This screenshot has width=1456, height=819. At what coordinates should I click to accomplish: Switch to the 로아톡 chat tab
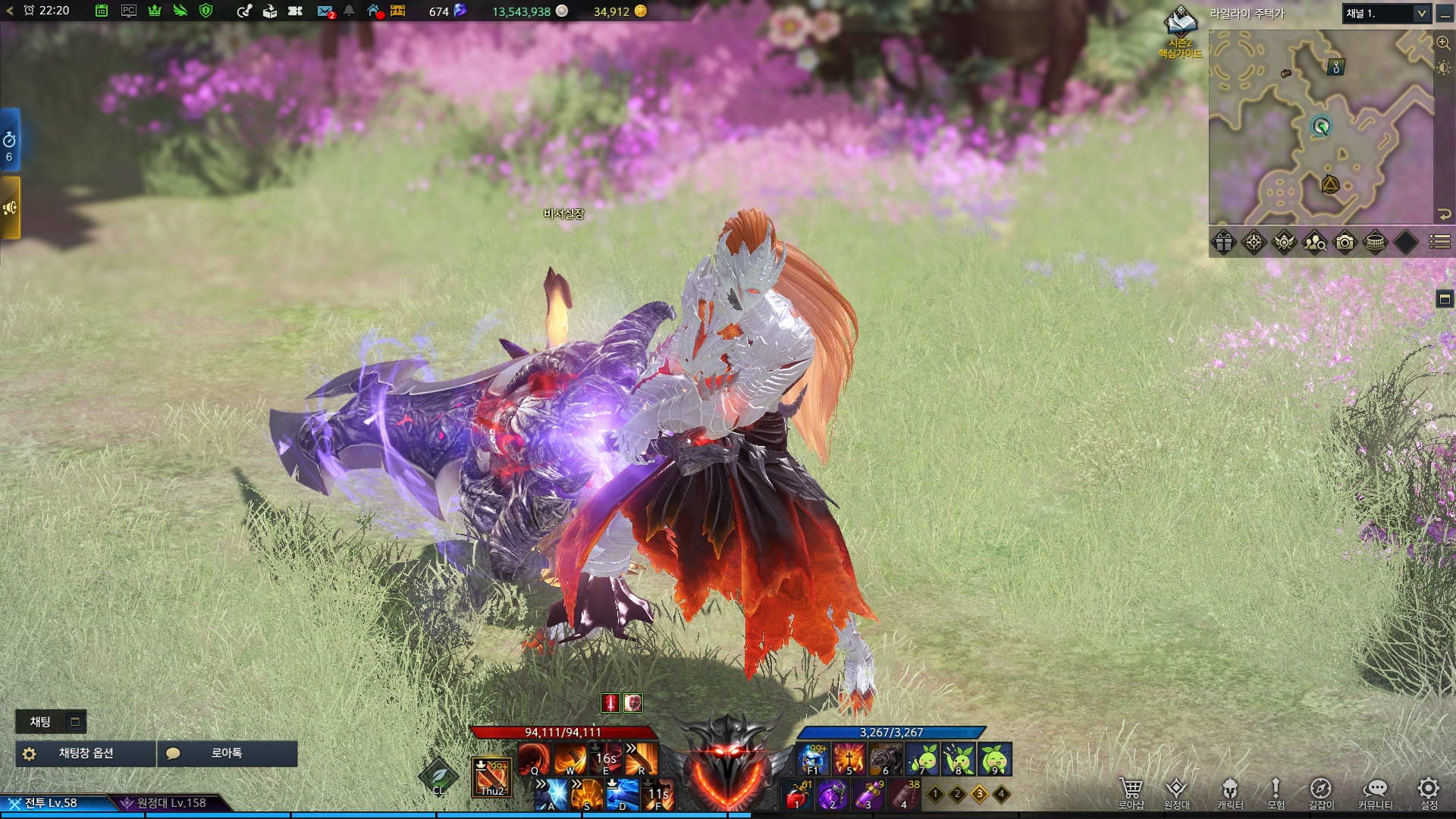(x=227, y=754)
